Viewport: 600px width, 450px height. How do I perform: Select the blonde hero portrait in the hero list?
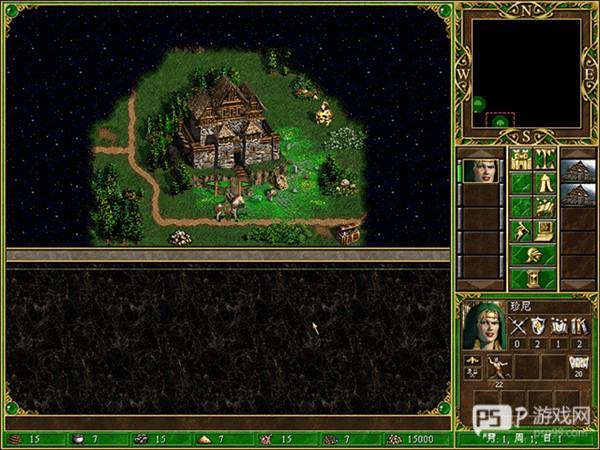481,170
